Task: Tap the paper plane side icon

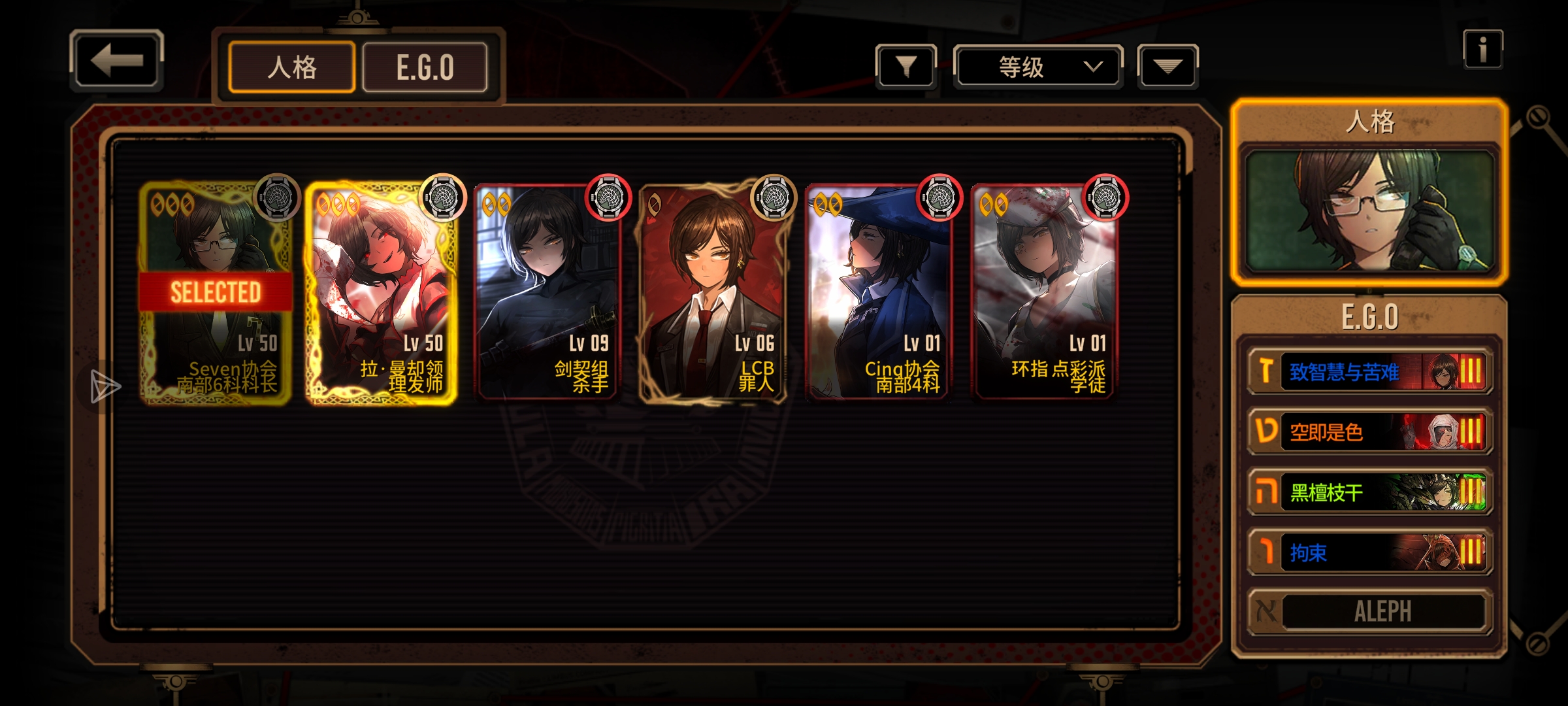Action: 105,386
